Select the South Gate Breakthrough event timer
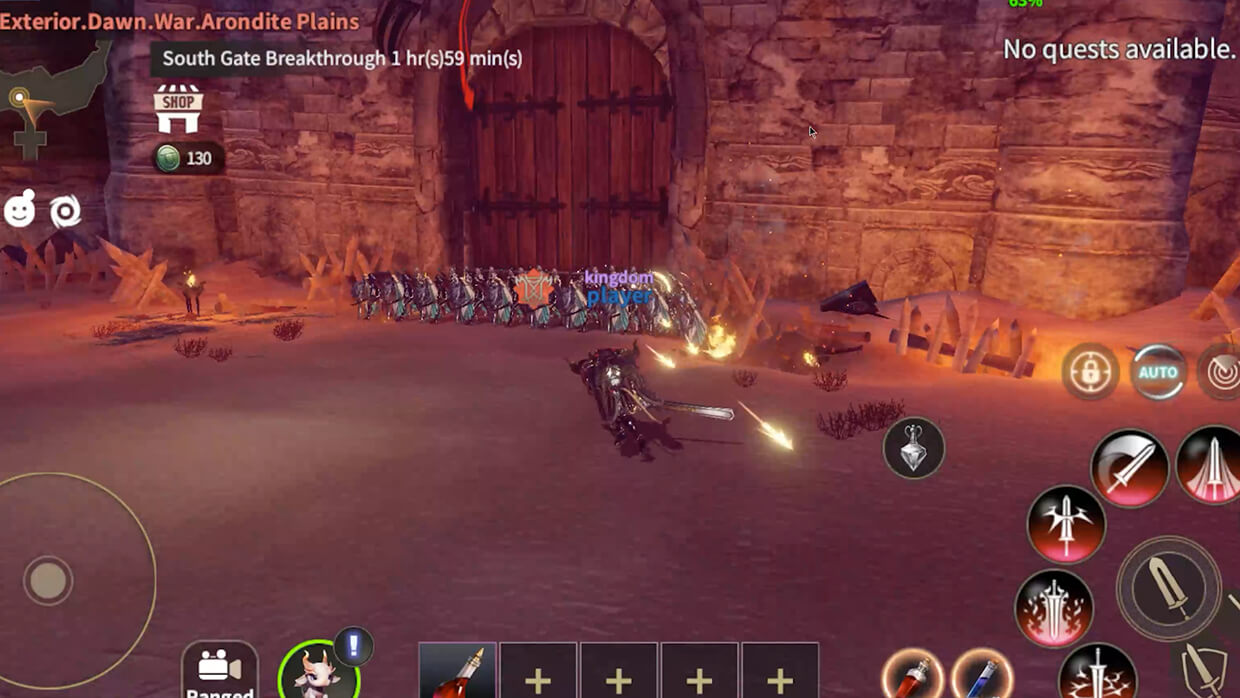This screenshot has height=698, width=1240. click(x=342, y=58)
